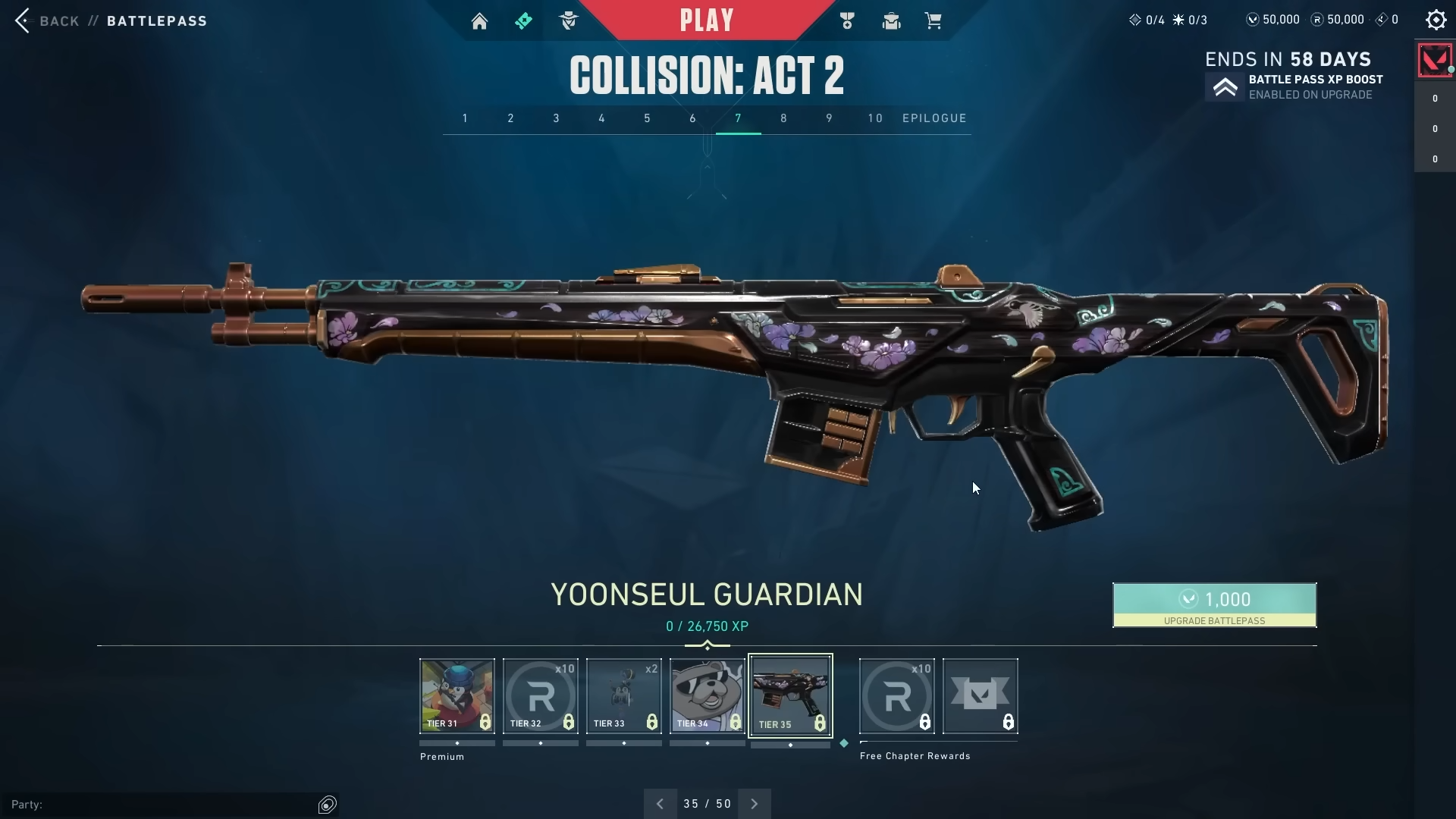Click the lock icon on the Tier 35 reward
This screenshot has width=1456, height=819.
tap(821, 723)
